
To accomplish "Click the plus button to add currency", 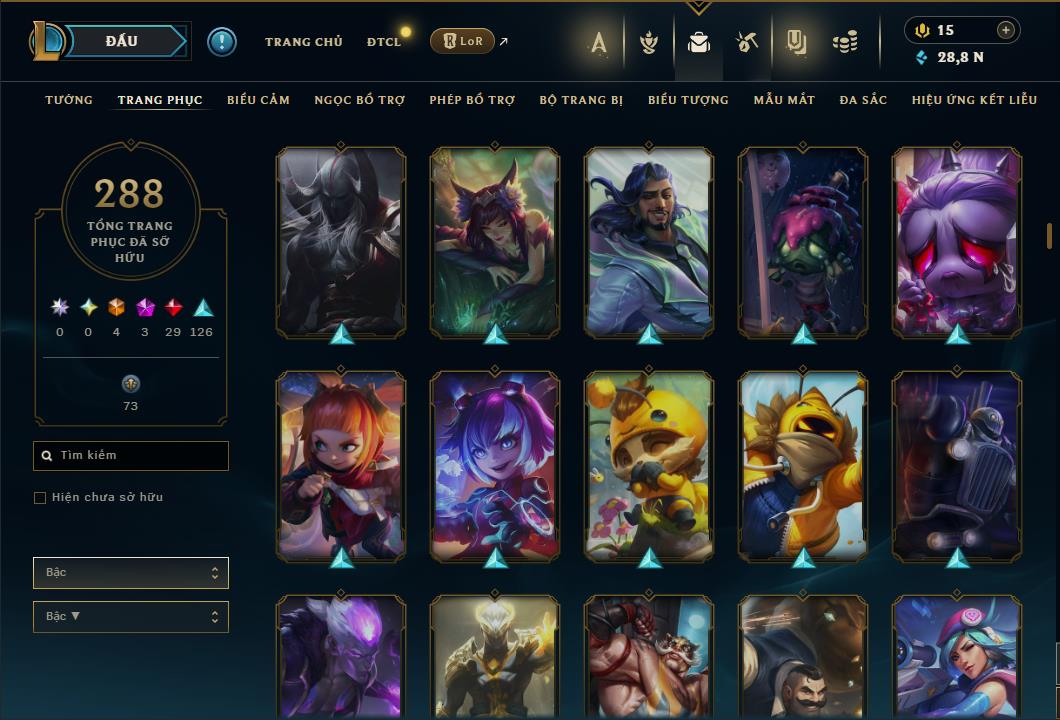I will click(x=1006, y=30).
